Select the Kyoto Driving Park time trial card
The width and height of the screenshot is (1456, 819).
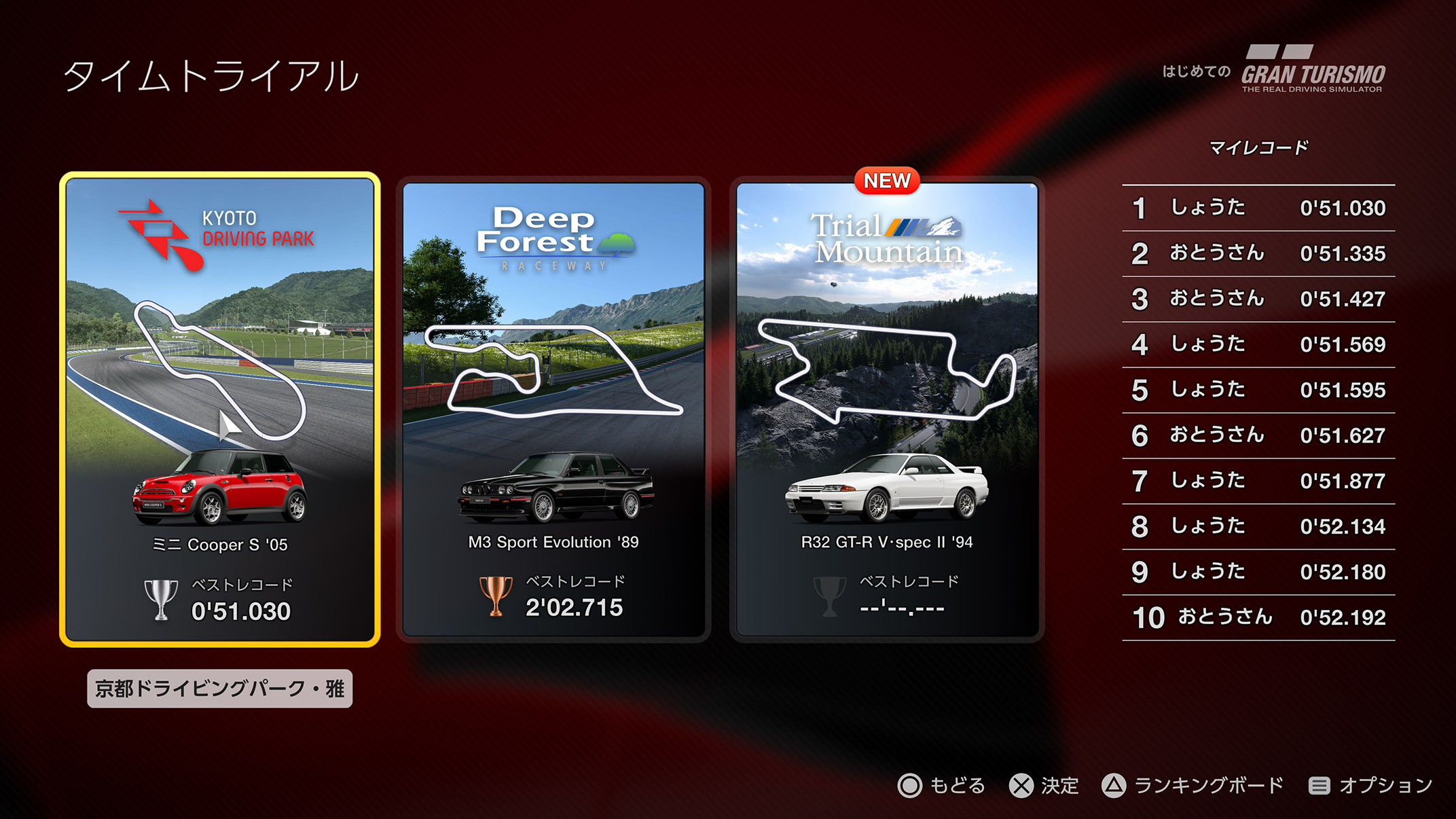(x=219, y=409)
